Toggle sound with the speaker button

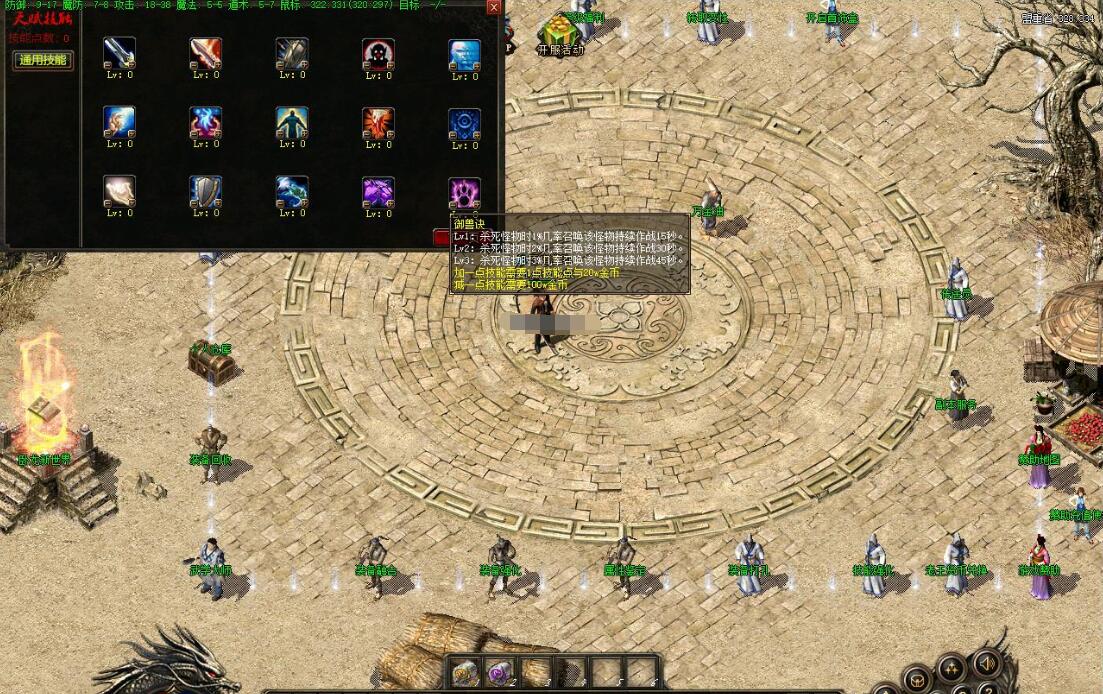[987, 663]
